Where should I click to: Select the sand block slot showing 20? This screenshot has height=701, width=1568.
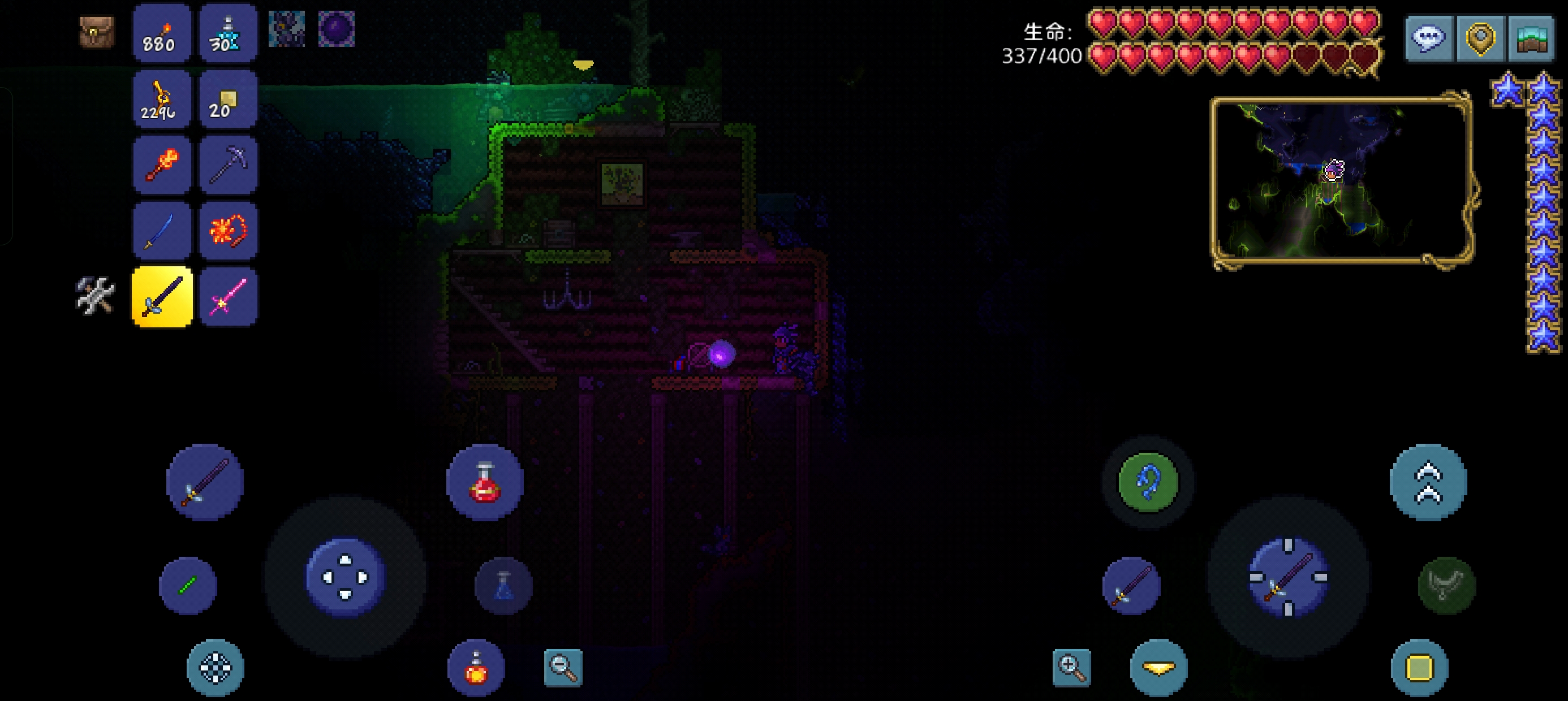click(227, 99)
